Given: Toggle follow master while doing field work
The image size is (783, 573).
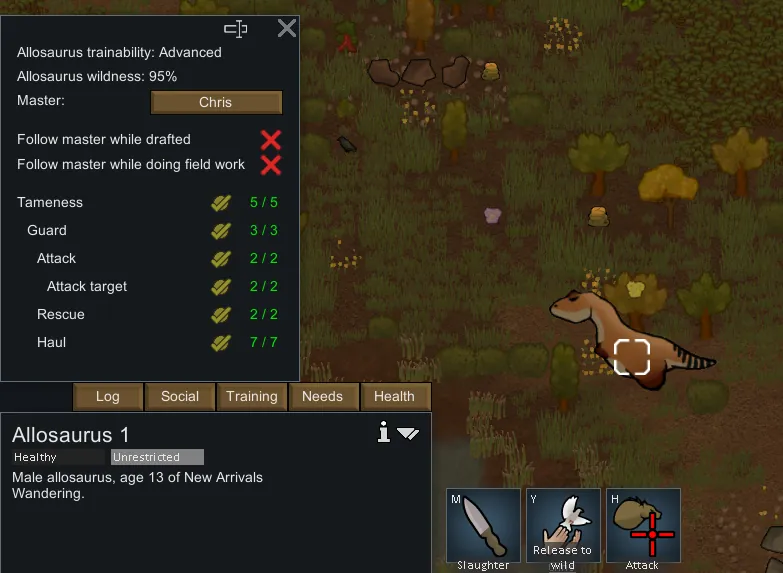Looking at the screenshot, I should pyautogui.click(x=270, y=165).
